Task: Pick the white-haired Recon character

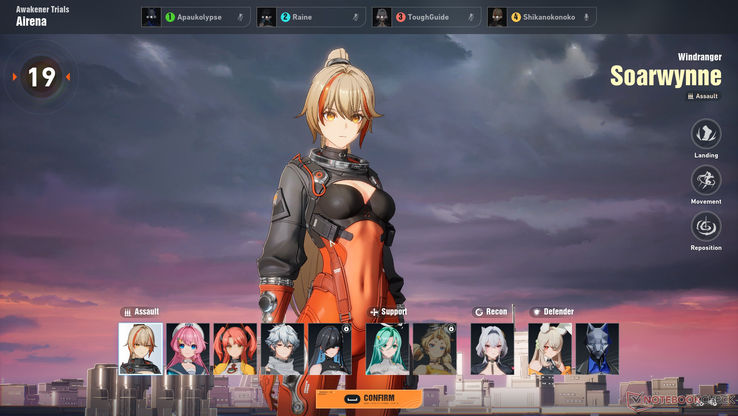Action: (x=492, y=348)
